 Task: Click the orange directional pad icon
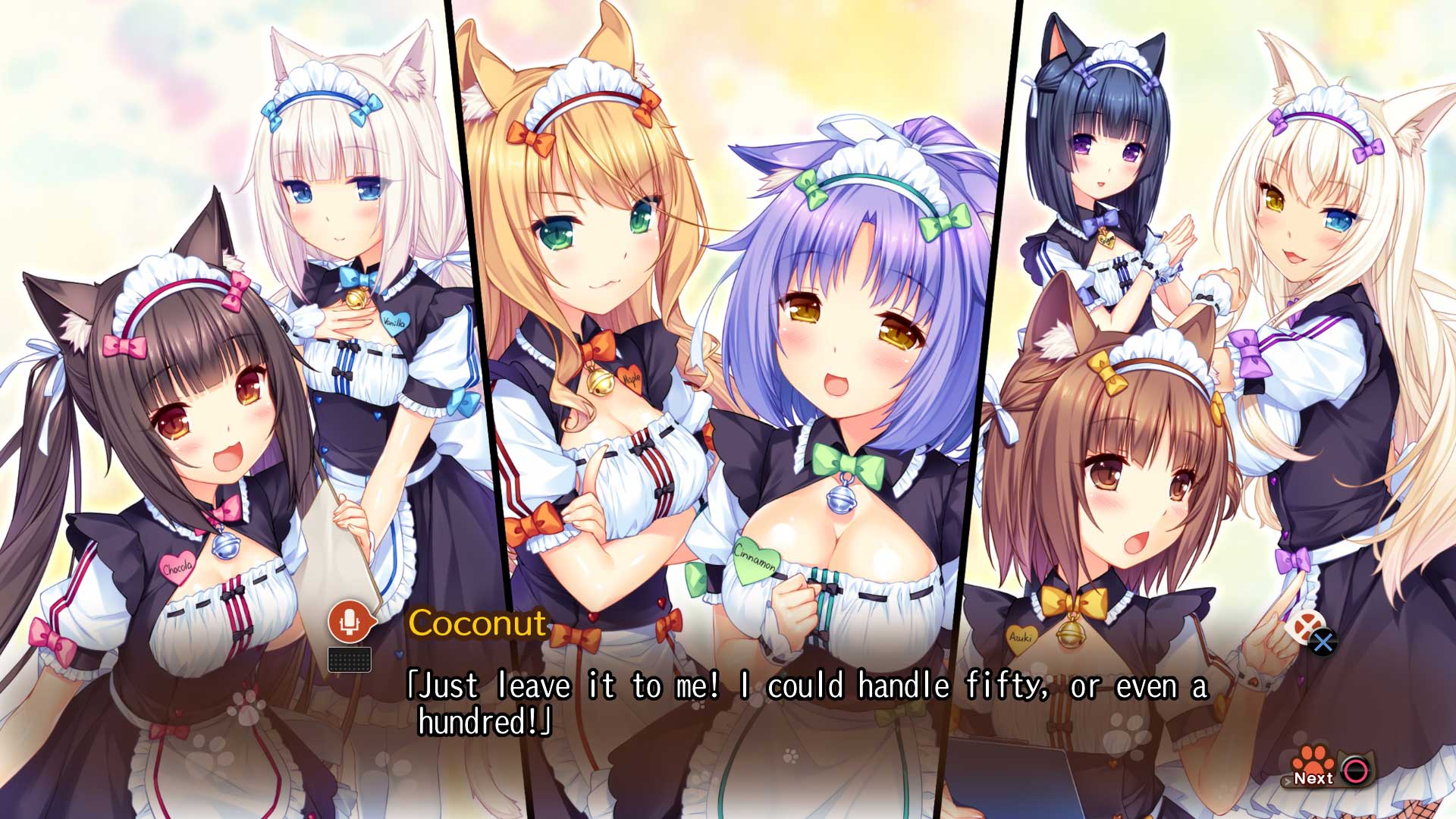pos(1304,625)
